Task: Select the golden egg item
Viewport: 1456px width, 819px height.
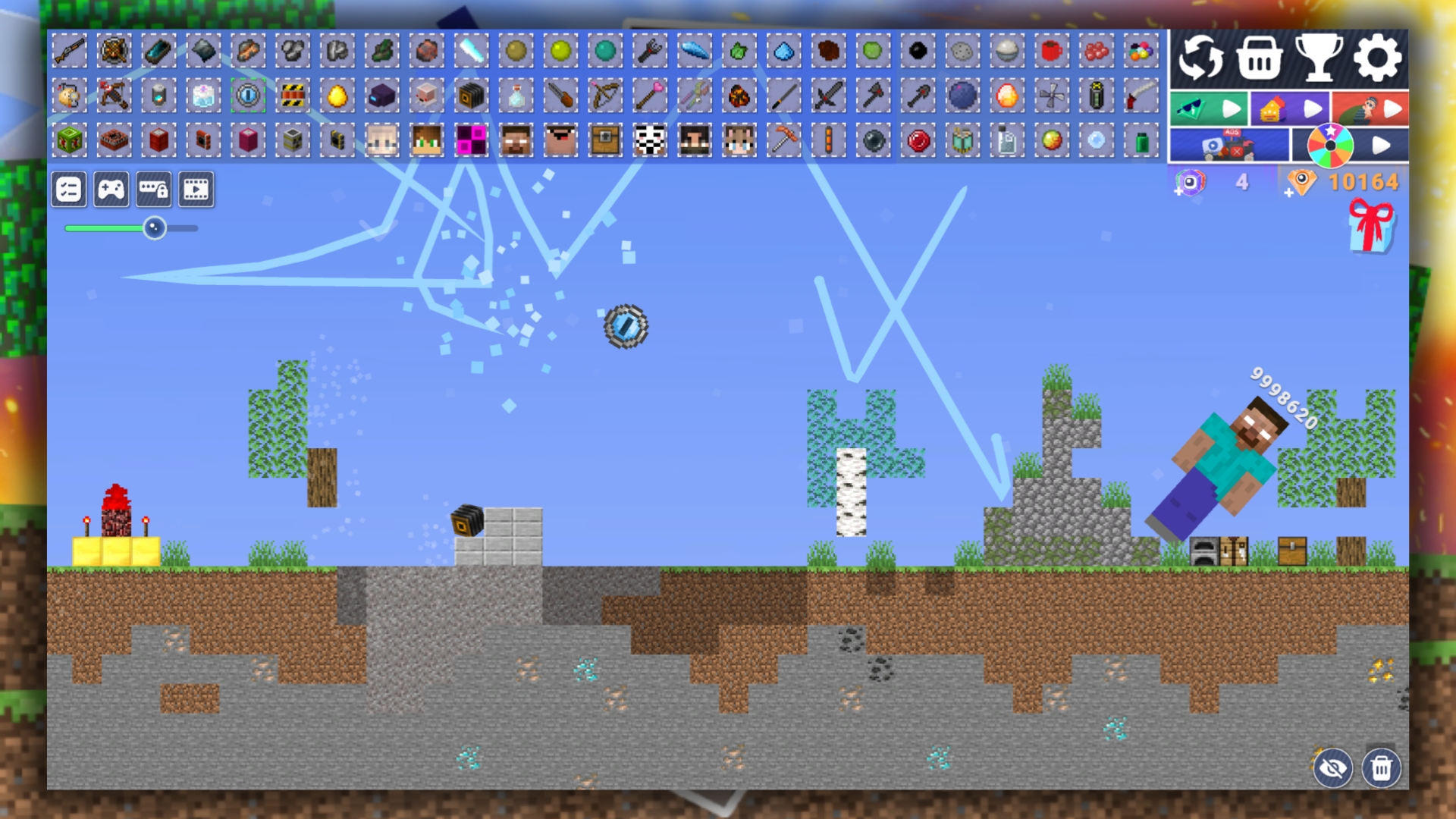Action: pos(336,97)
